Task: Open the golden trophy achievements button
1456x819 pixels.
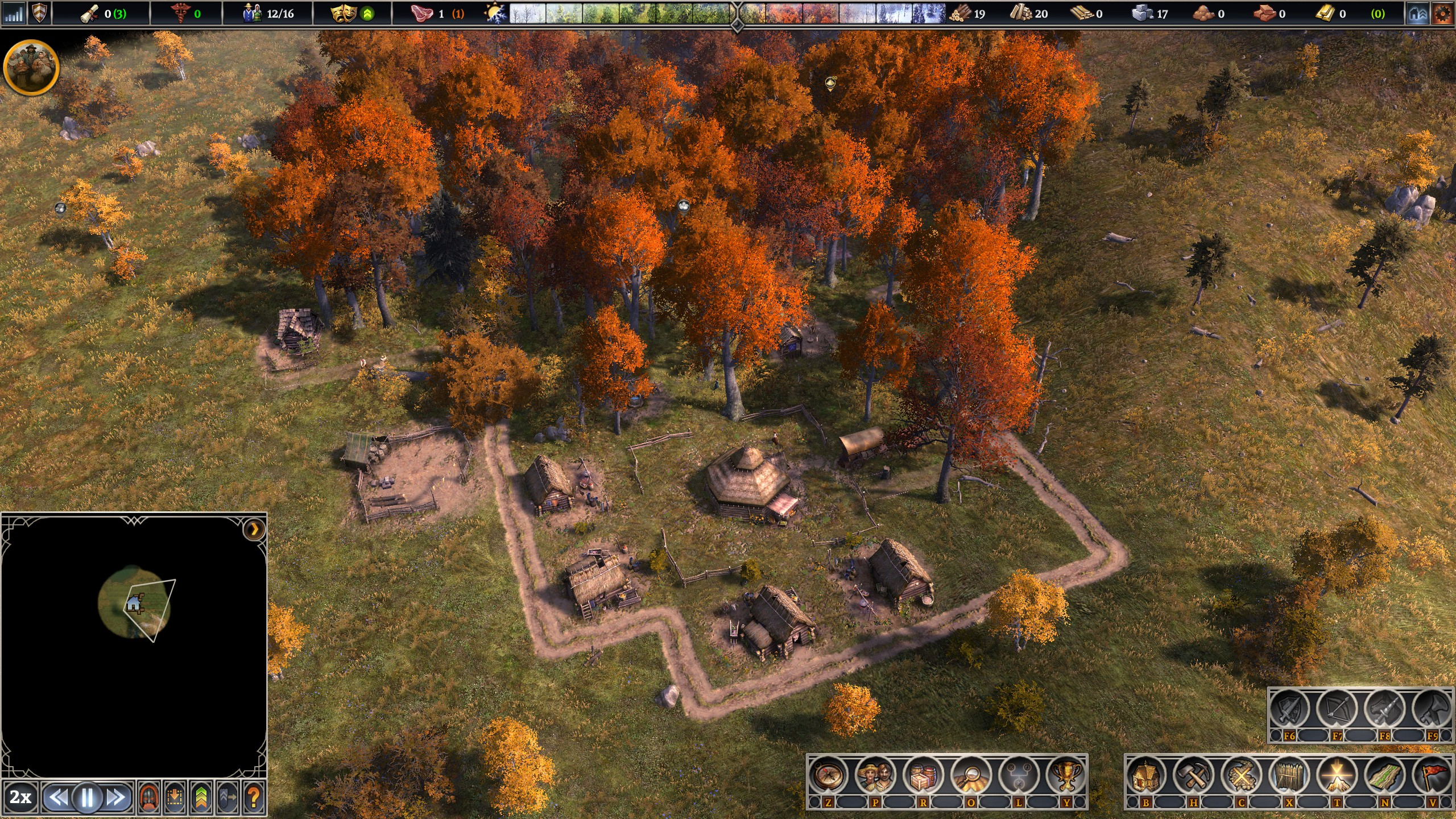Action: [1067, 776]
